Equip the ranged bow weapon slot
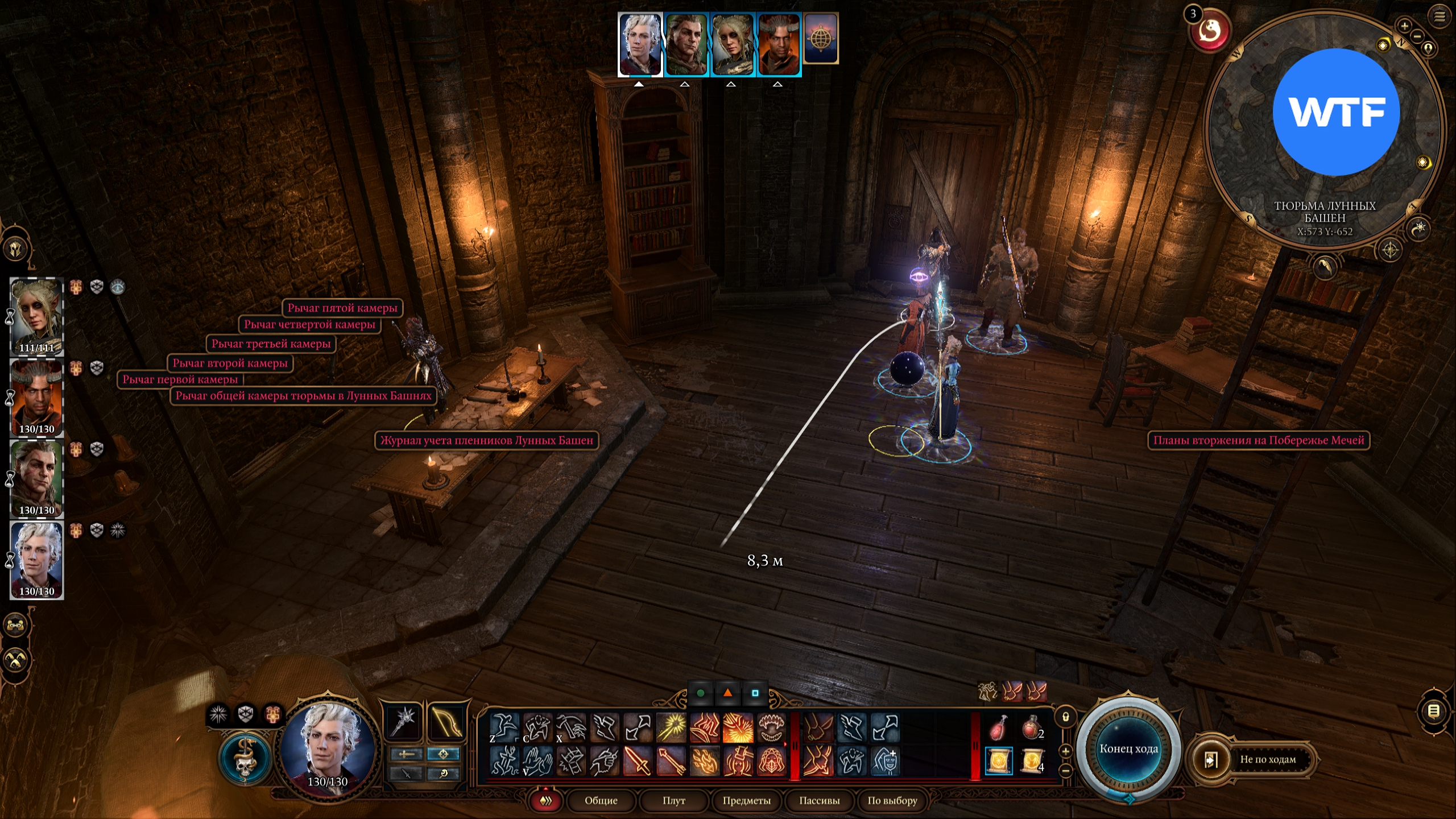The height and width of the screenshot is (819, 1456). 446,722
